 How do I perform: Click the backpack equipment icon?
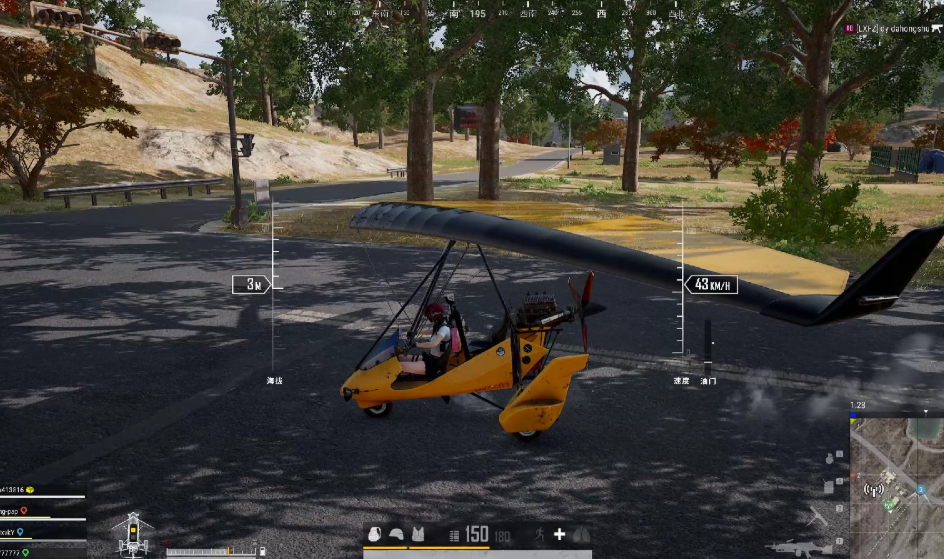coord(375,535)
